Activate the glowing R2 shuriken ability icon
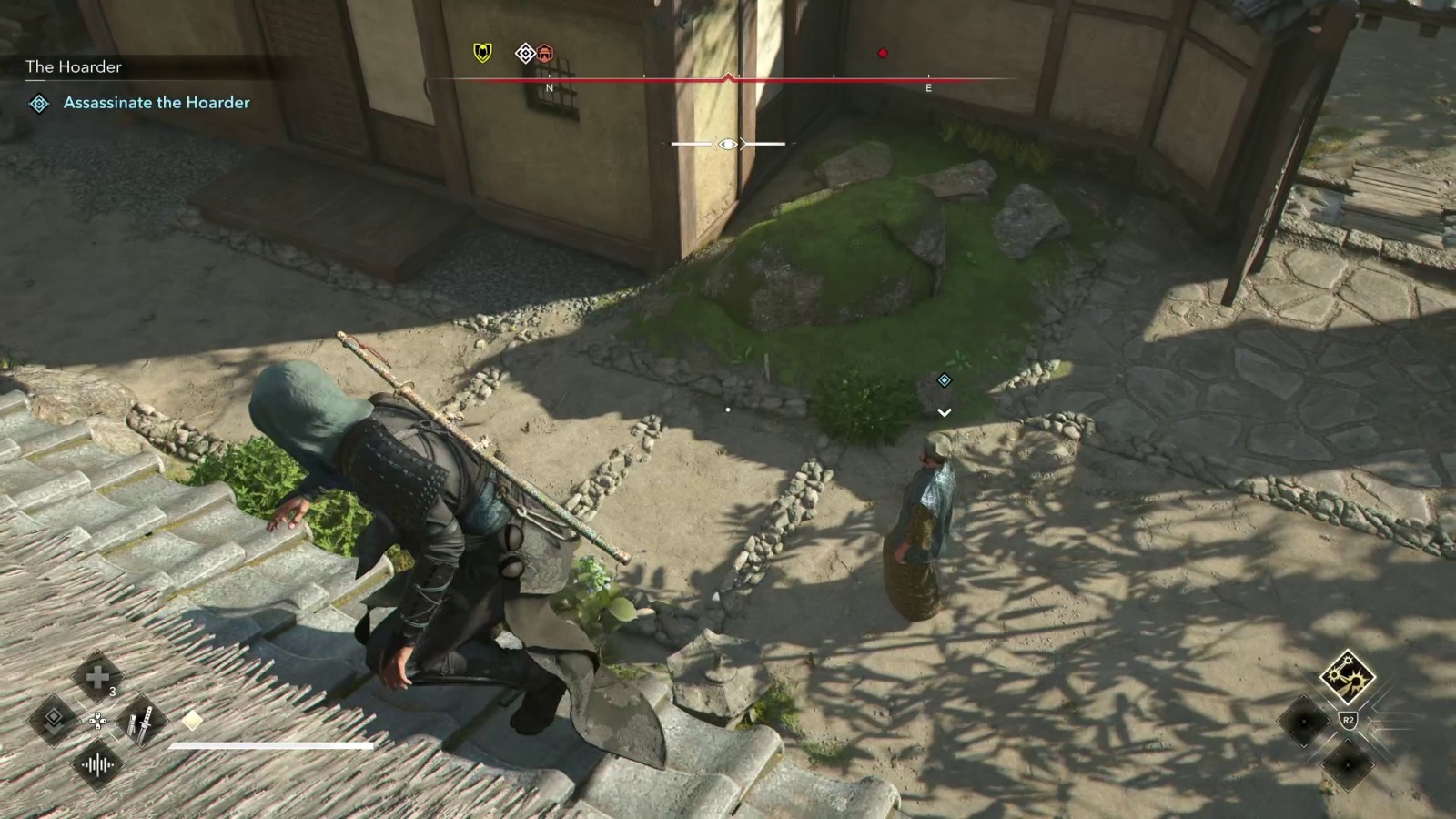 pyautogui.click(x=1349, y=677)
